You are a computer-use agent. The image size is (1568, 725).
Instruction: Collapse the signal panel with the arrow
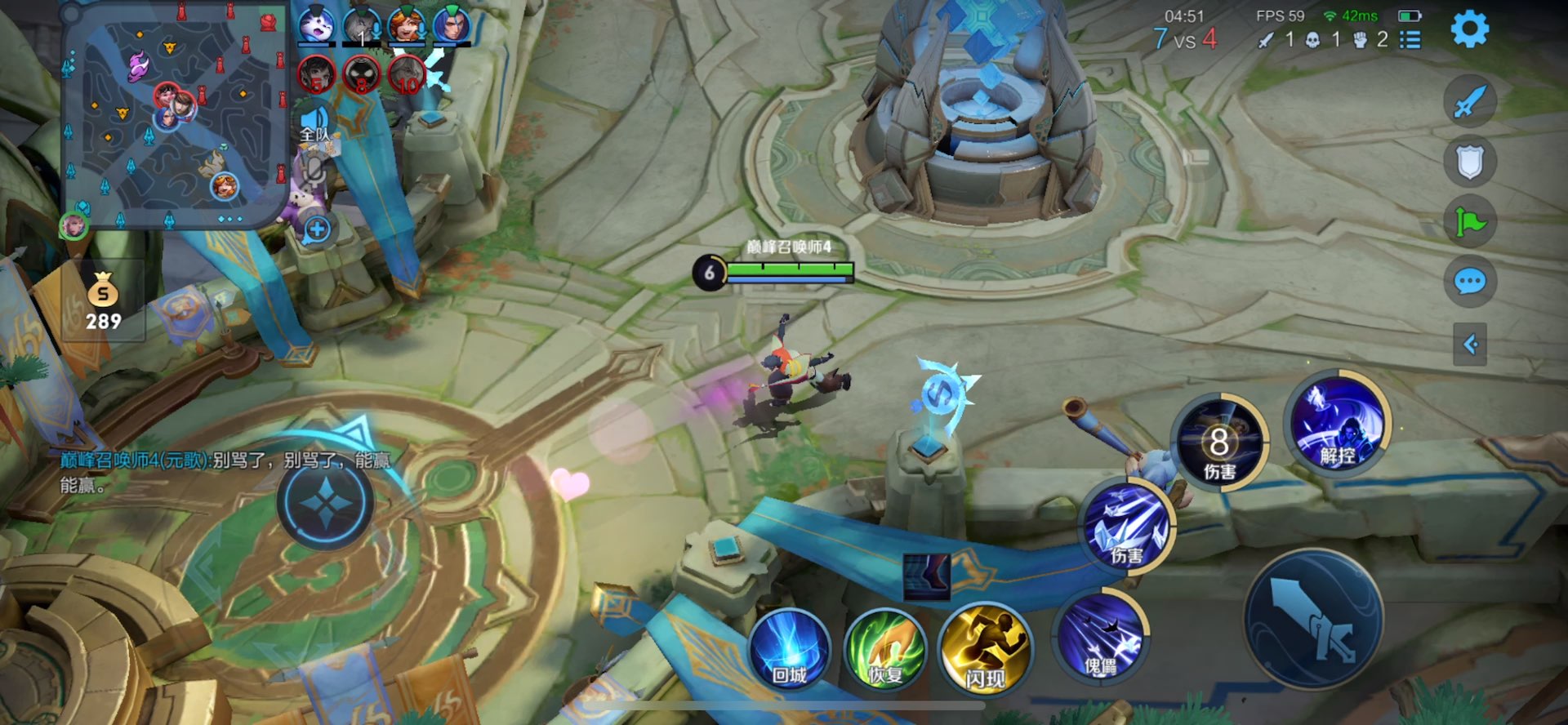[x=1469, y=345]
